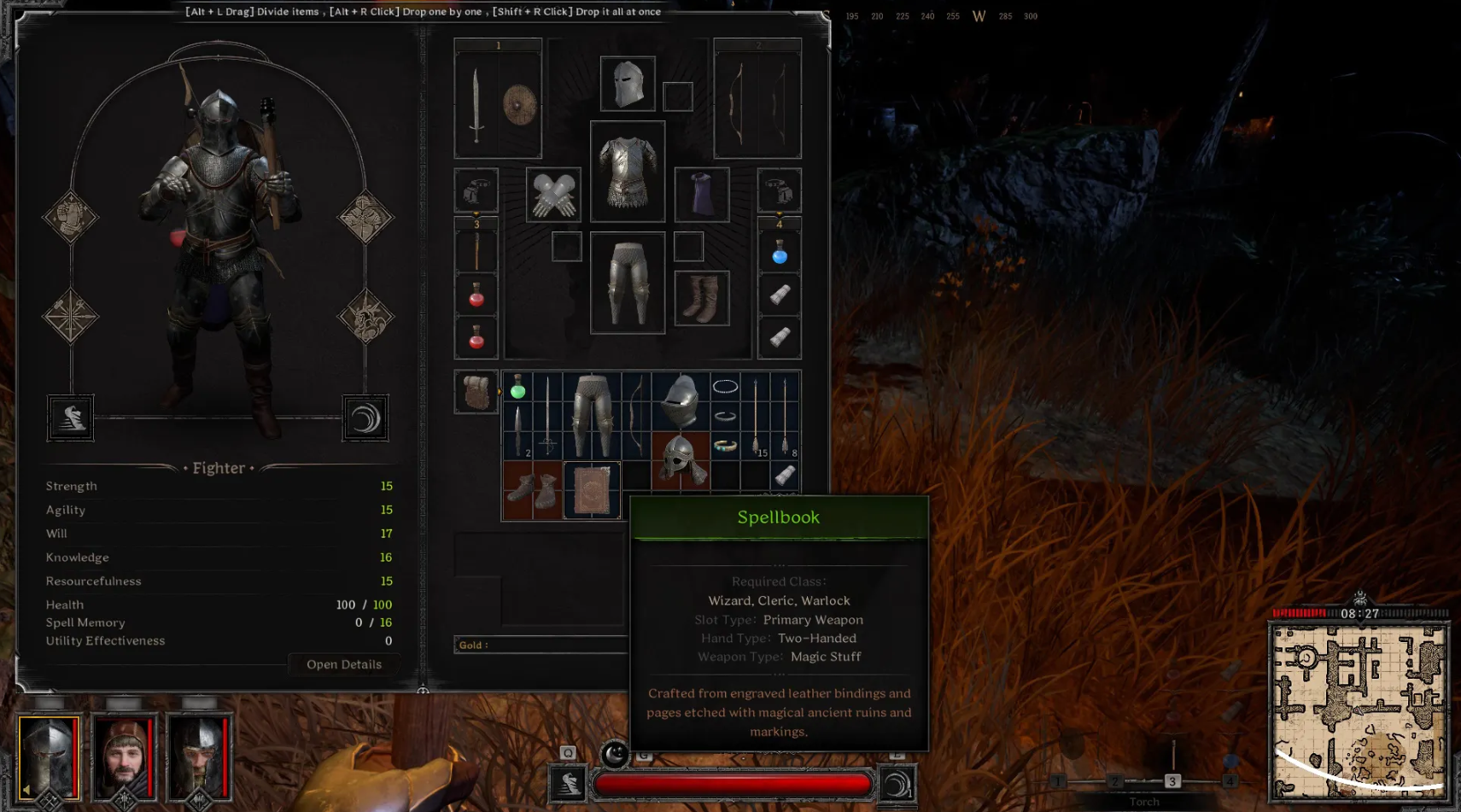Select the equipped plate gauntlets
1461x812 pixels.
(553, 195)
